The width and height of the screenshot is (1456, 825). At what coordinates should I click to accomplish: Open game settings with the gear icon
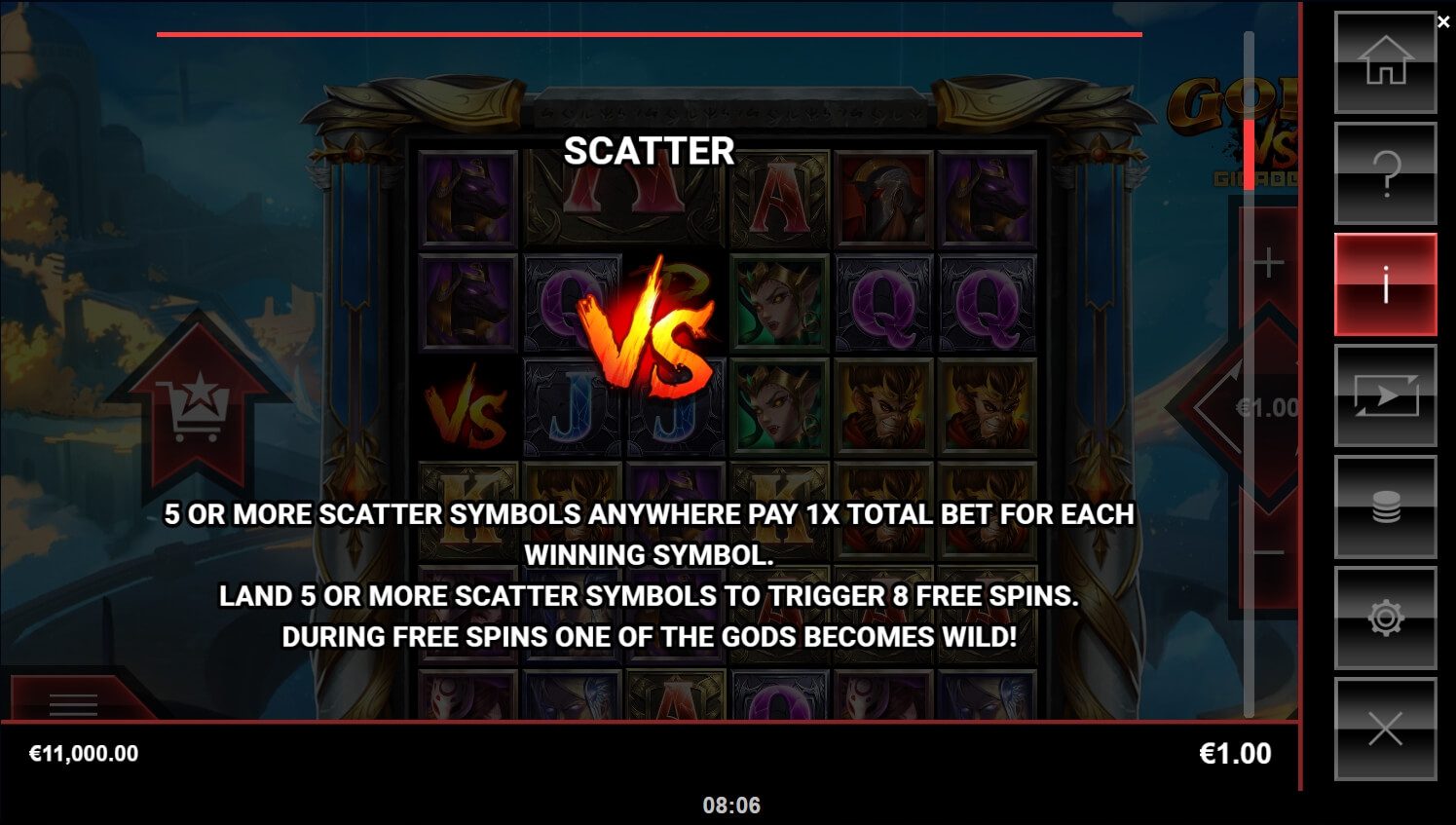tap(1385, 618)
